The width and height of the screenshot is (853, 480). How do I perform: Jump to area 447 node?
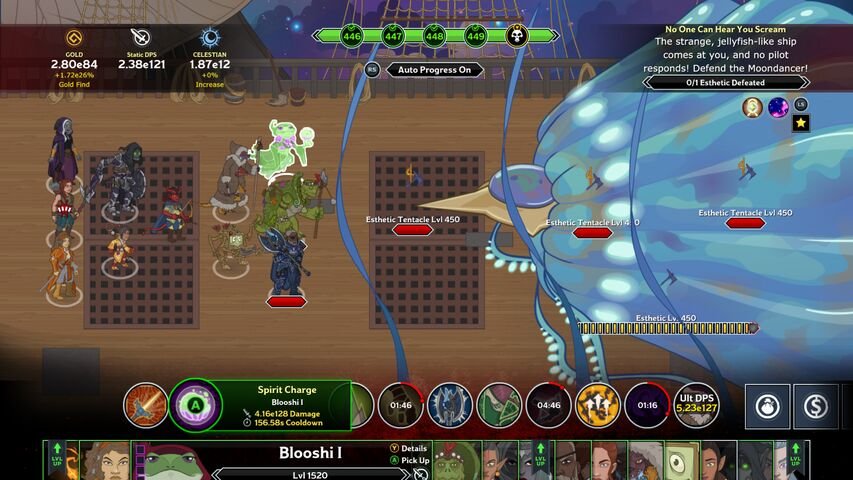click(x=393, y=36)
